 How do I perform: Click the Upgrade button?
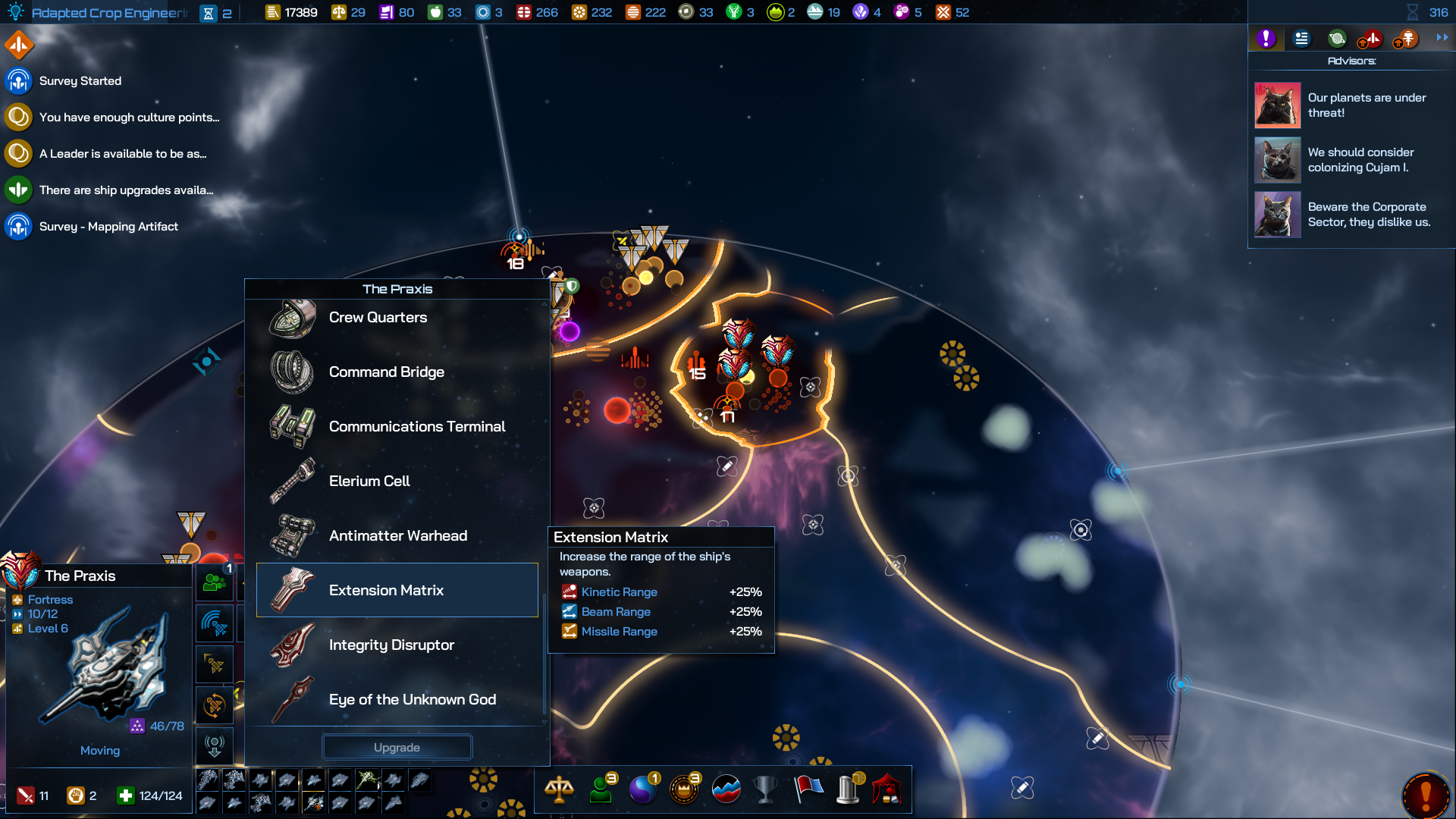(x=397, y=748)
